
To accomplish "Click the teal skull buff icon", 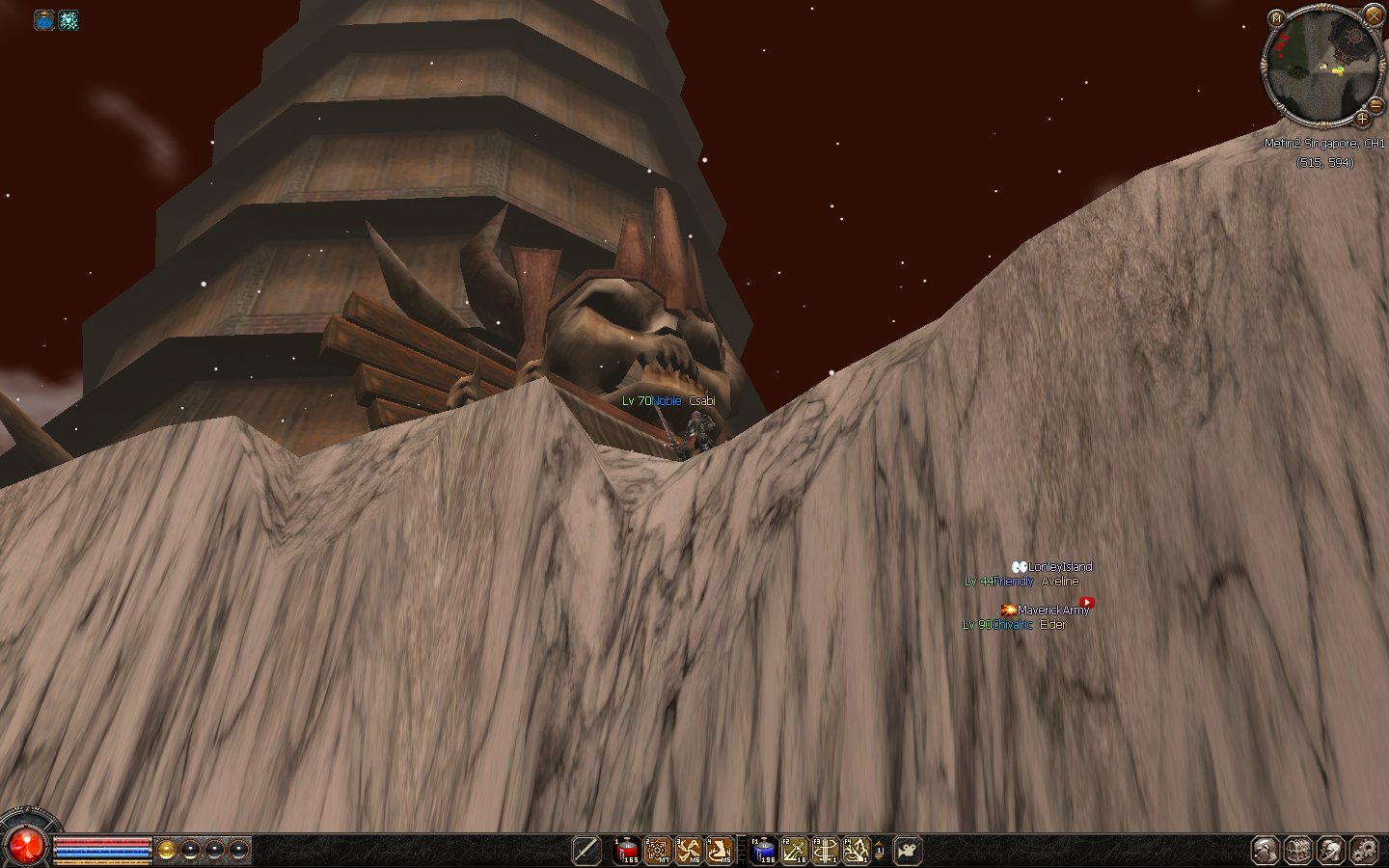I will pyautogui.click(x=68, y=20).
